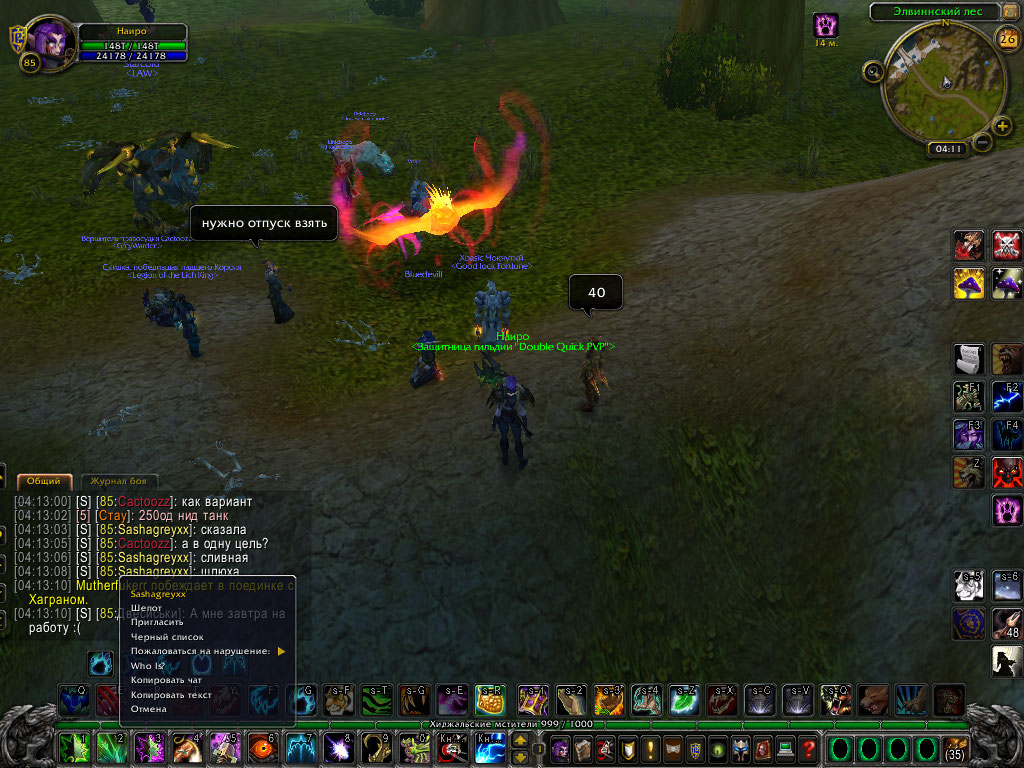Open the calendar showing day 26
Viewport: 1024px width, 768px height.
coord(1006,39)
